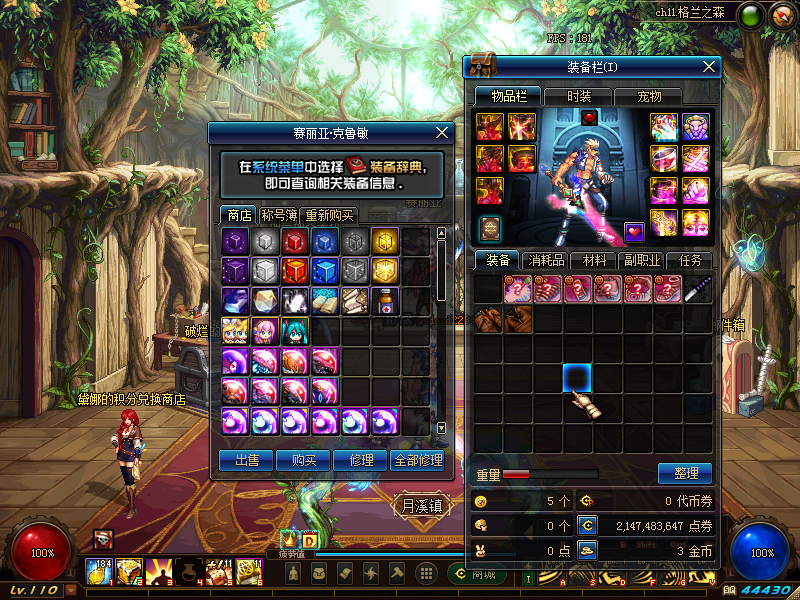Pick the medicine bottle with red cross
This screenshot has height=600, width=800.
point(386,301)
